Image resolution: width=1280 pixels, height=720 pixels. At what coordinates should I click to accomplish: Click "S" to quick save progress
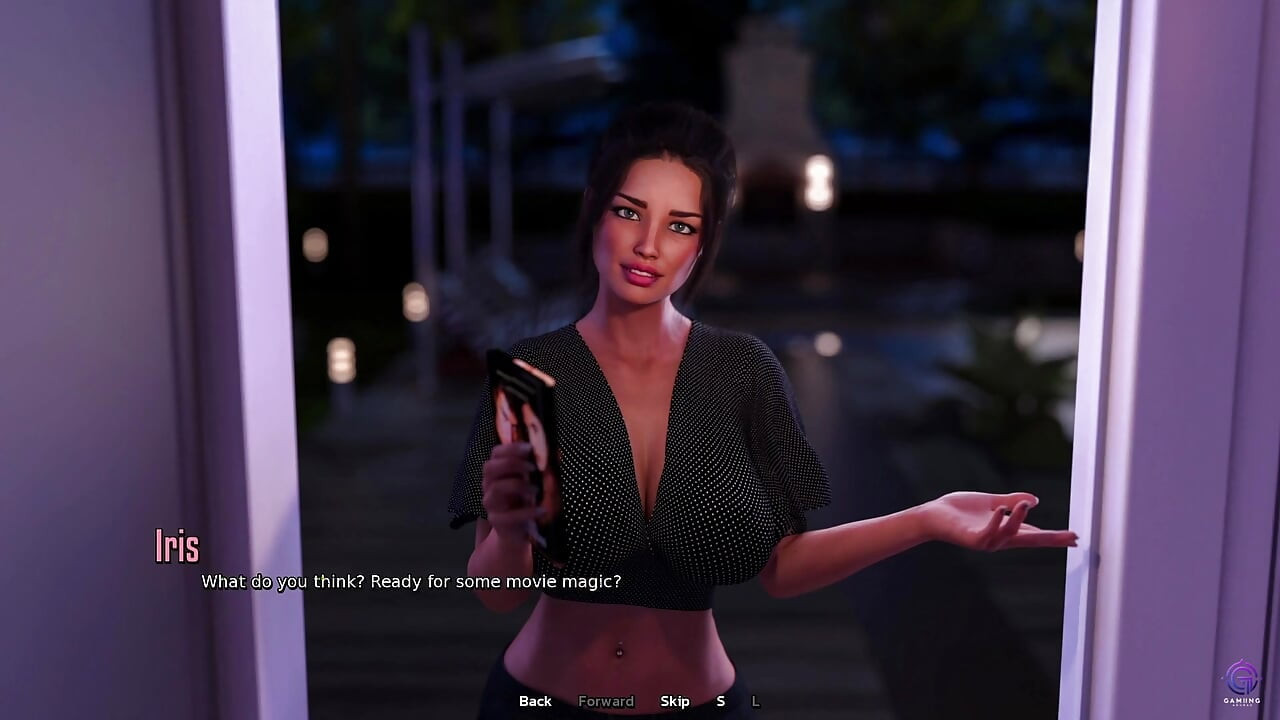pyautogui.click(x=720, y=701)
